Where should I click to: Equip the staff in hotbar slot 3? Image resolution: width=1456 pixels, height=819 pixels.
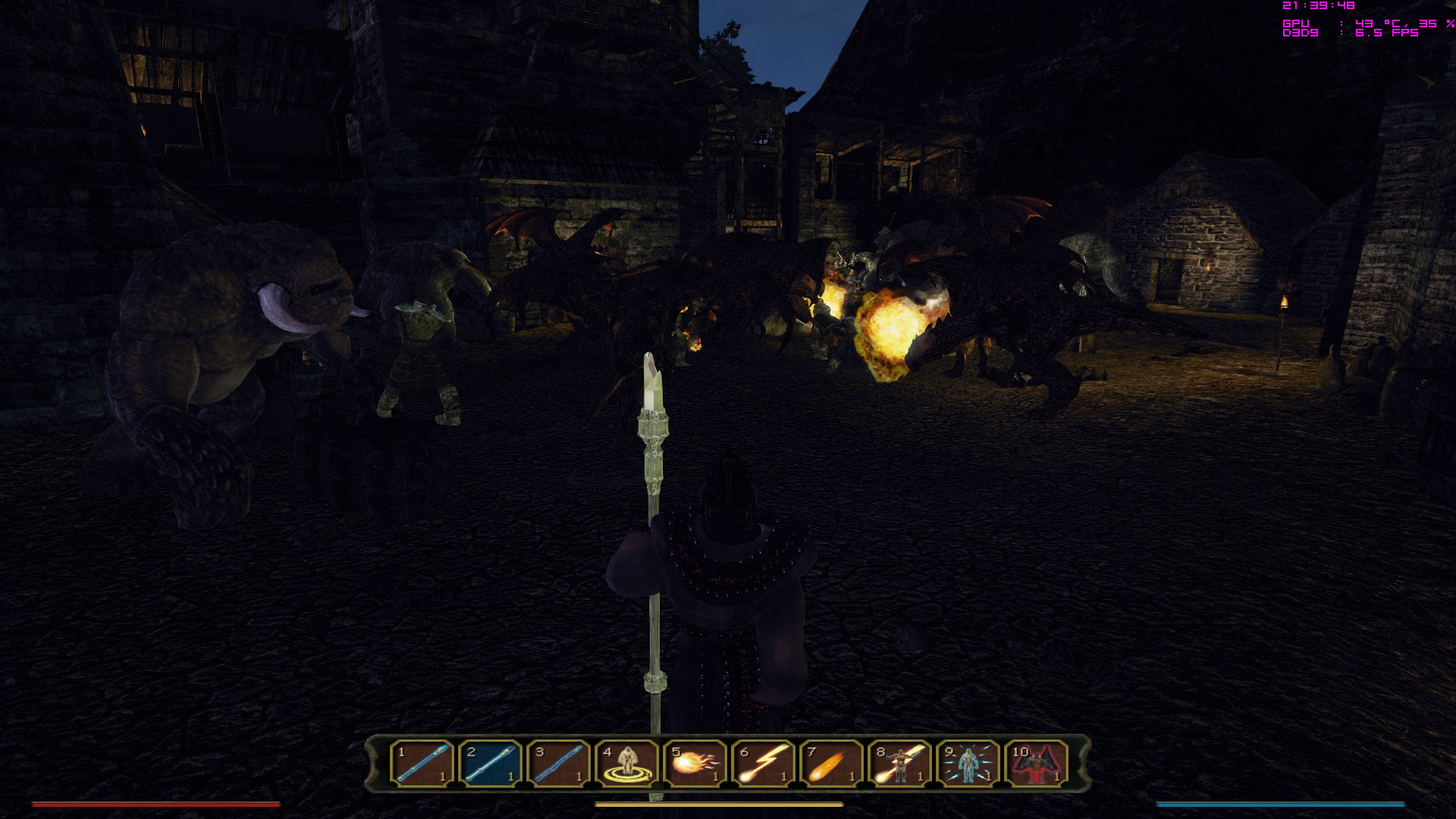(x=559, y=763)
